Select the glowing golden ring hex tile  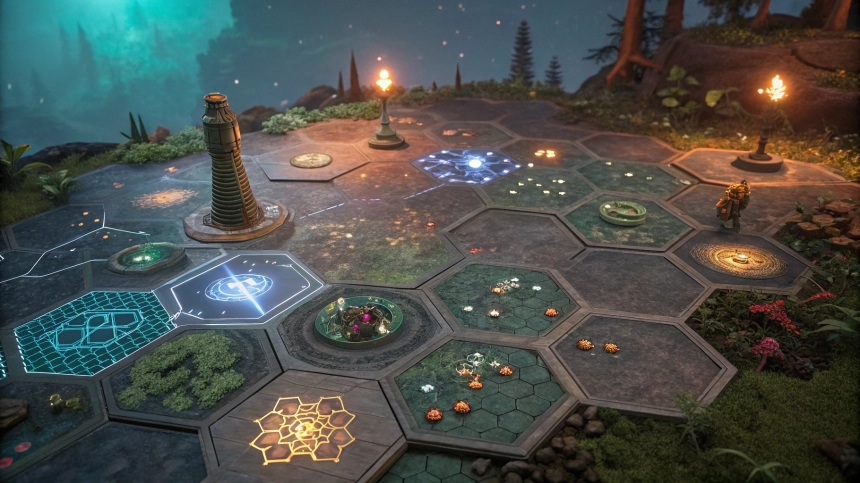[740, 260]
